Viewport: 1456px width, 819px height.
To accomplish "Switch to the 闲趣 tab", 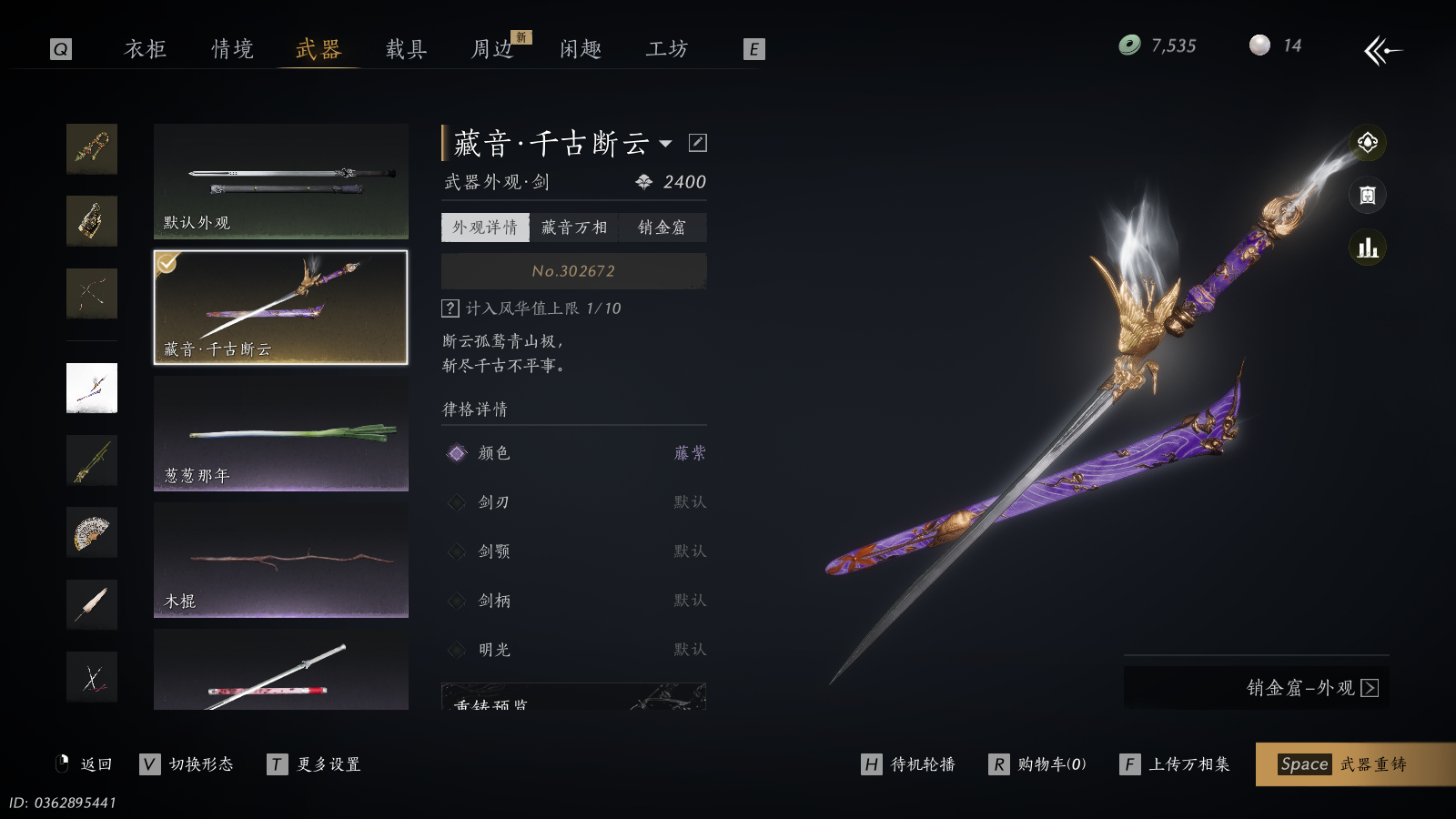I will point(581,49).
